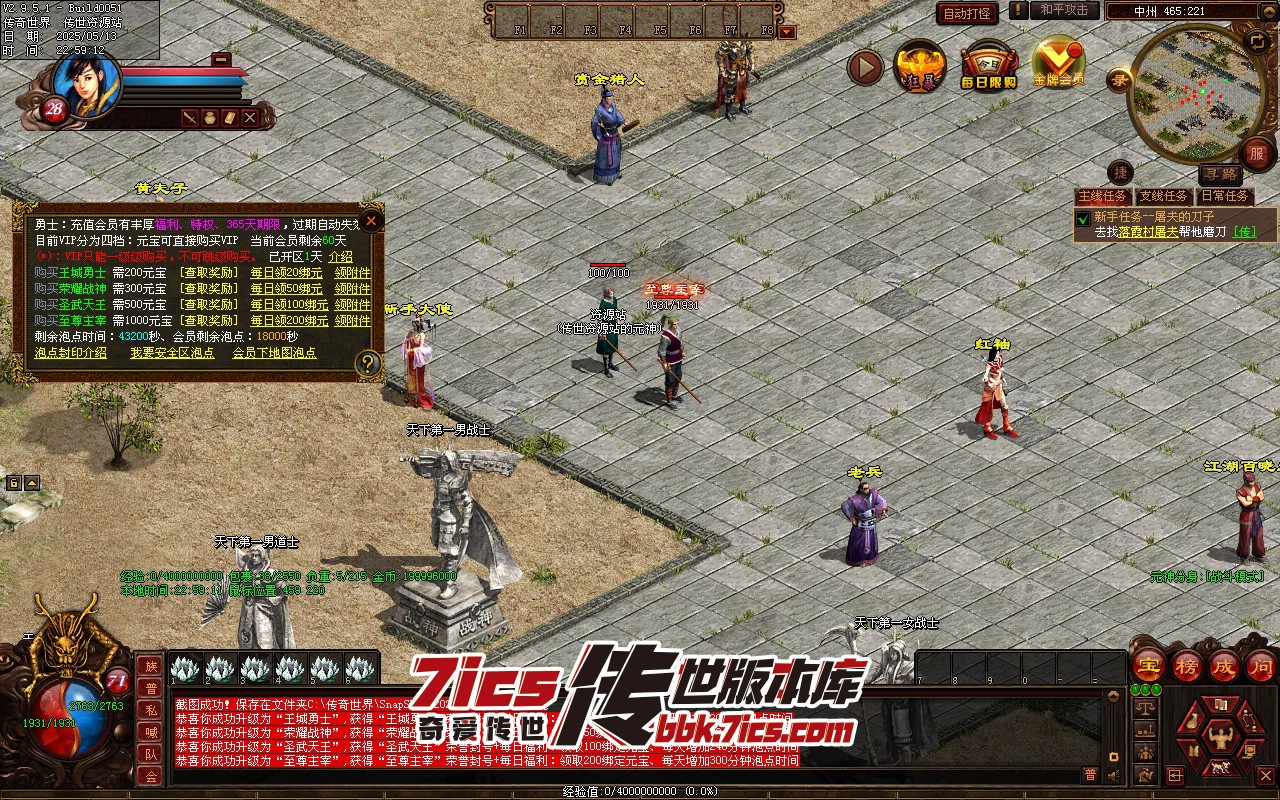
Task: Open the 每日限购 daily shop
Action: point(988,66)
